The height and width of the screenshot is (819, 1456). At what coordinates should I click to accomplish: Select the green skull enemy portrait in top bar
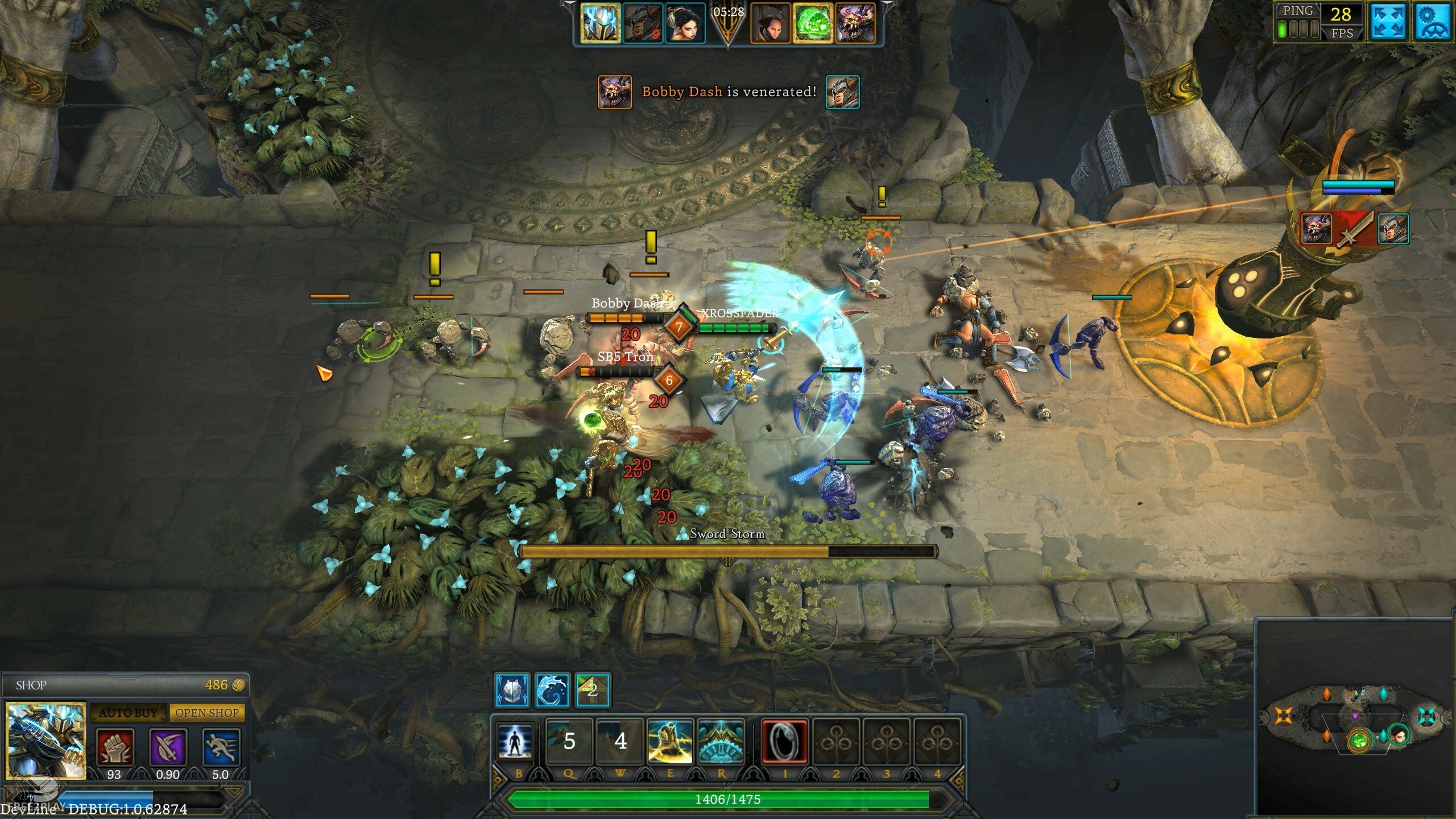[x=813, y=23]
